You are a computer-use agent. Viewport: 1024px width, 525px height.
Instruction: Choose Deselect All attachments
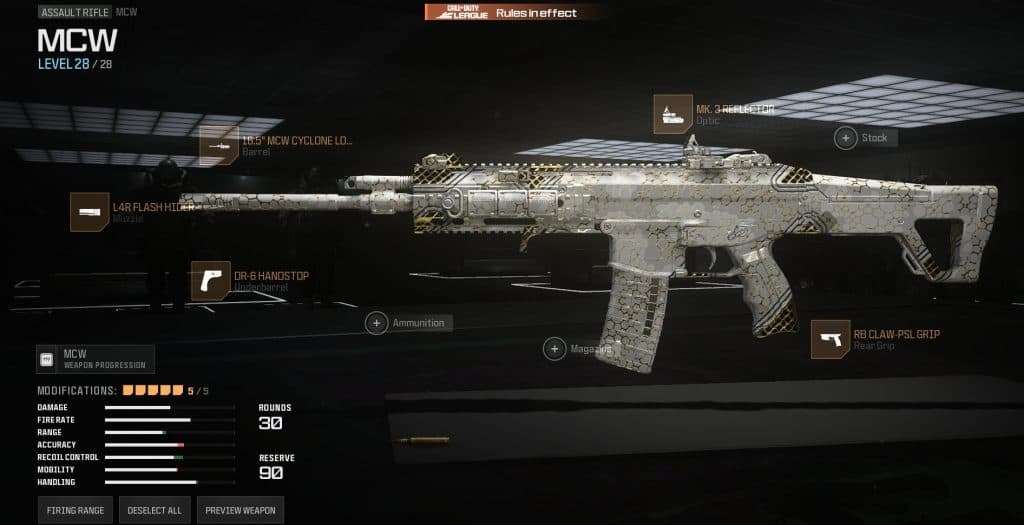154,510
